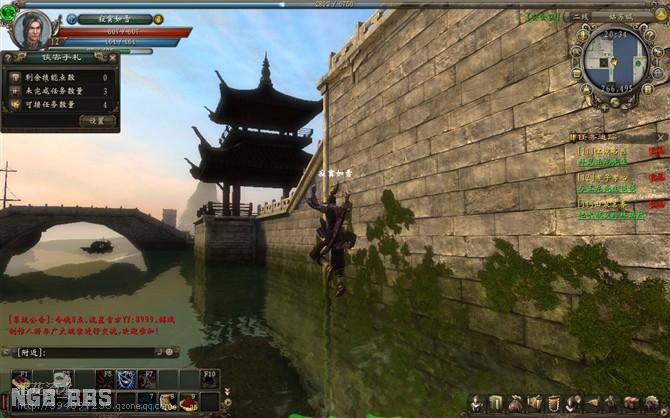Activate the blue swirl skill in hotbar

(126, 378)
